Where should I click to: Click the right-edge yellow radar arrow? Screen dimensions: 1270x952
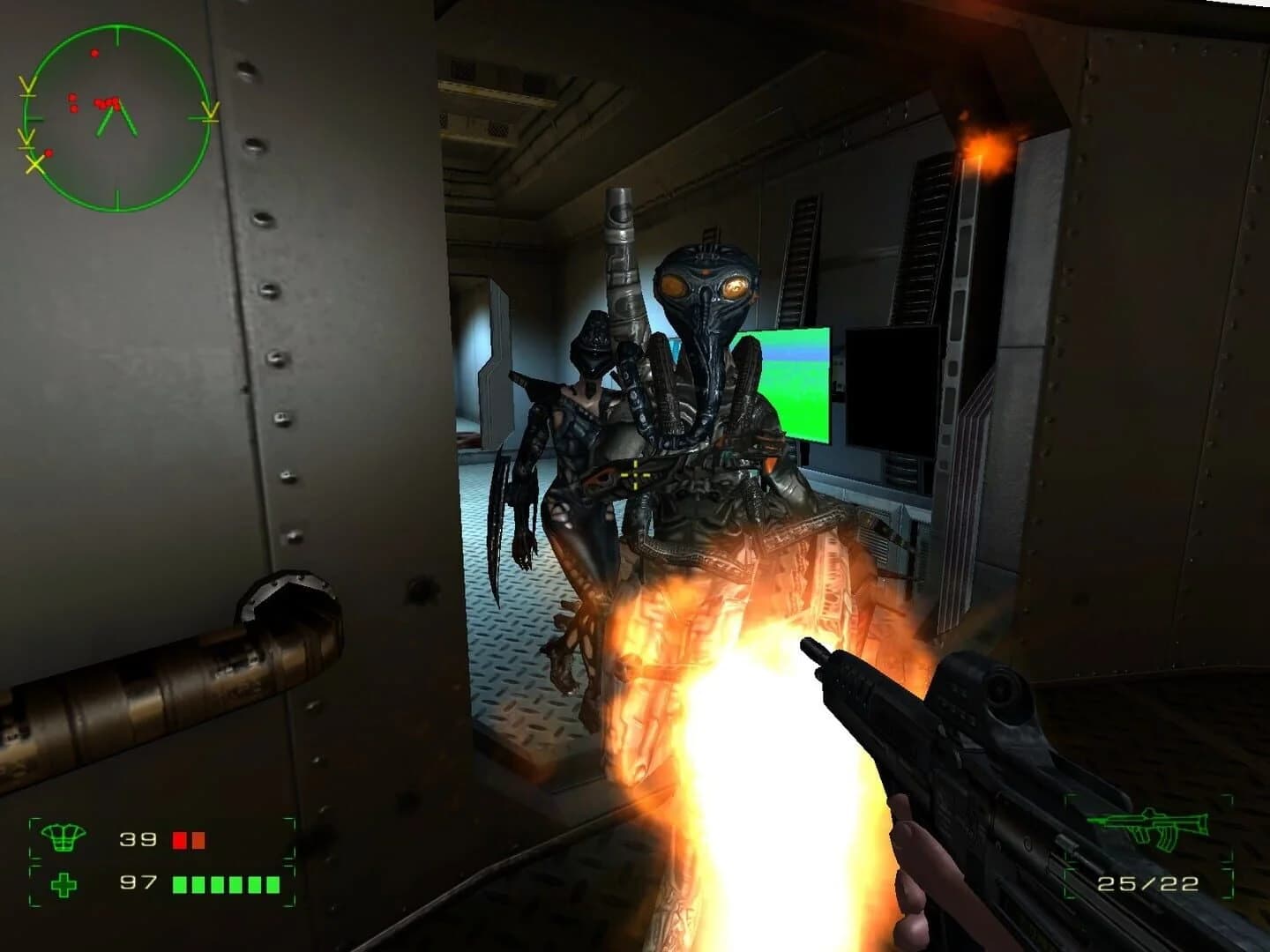click(x=210, y=112)
